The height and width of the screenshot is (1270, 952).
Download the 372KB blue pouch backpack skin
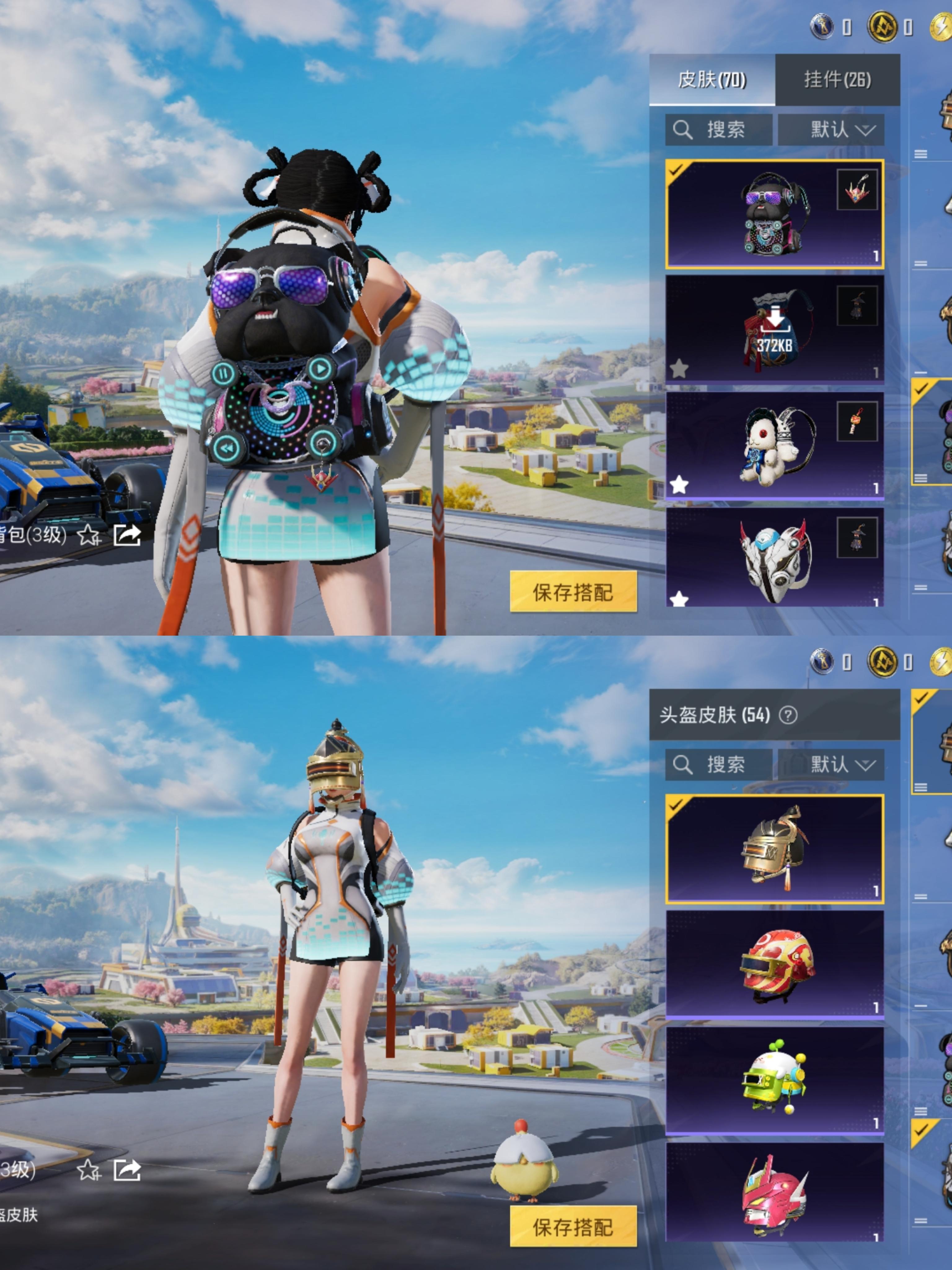(x=773, y=330)
